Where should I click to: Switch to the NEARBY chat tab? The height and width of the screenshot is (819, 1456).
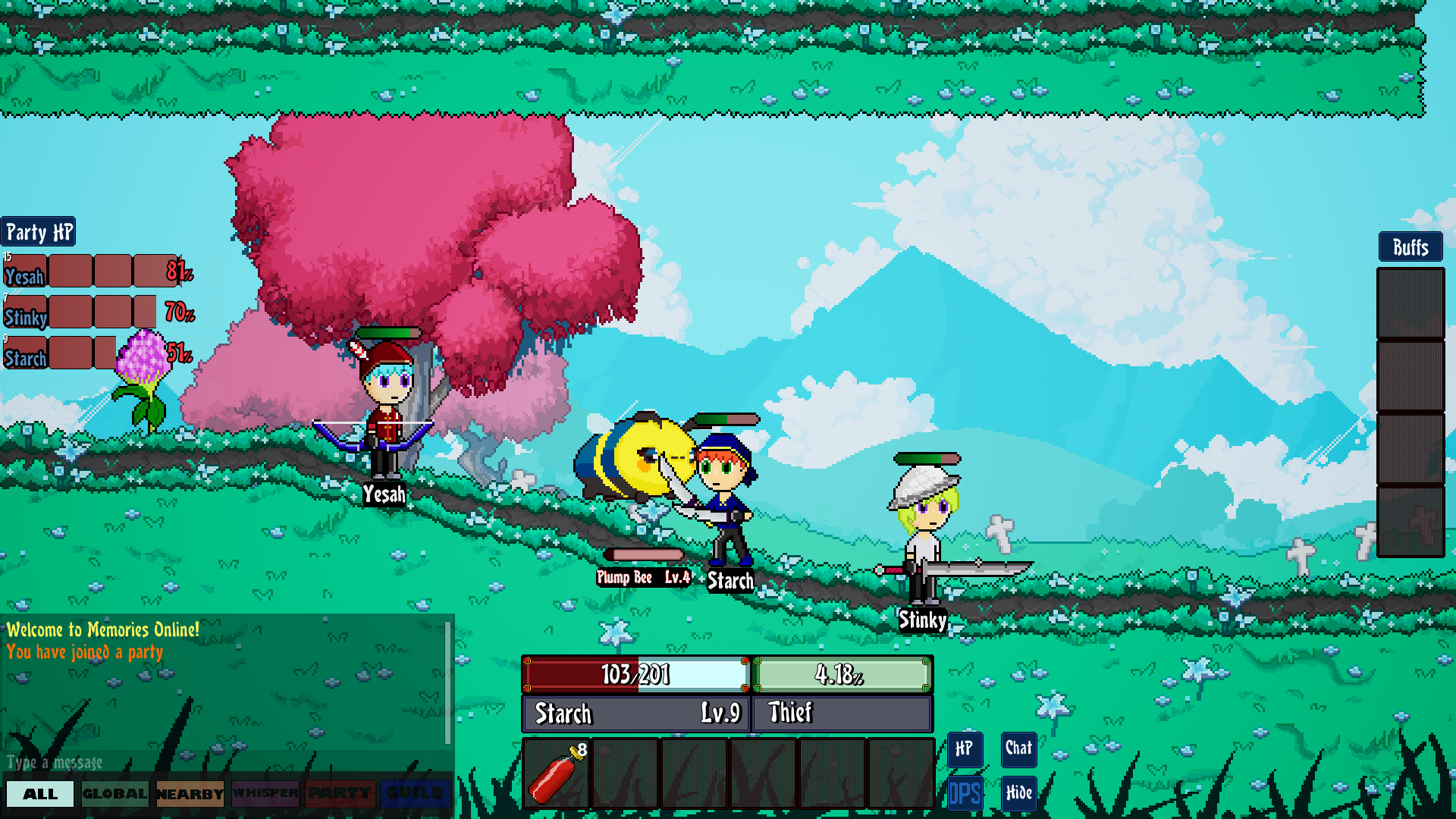[x=190, y=794]
